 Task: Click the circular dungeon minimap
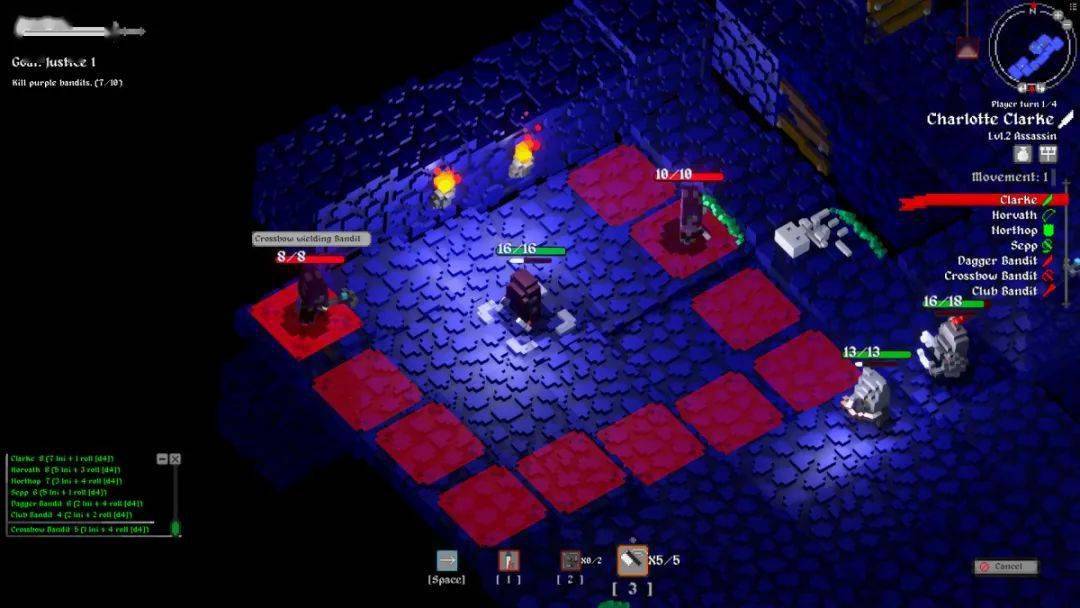click(x=1030, y=48)
